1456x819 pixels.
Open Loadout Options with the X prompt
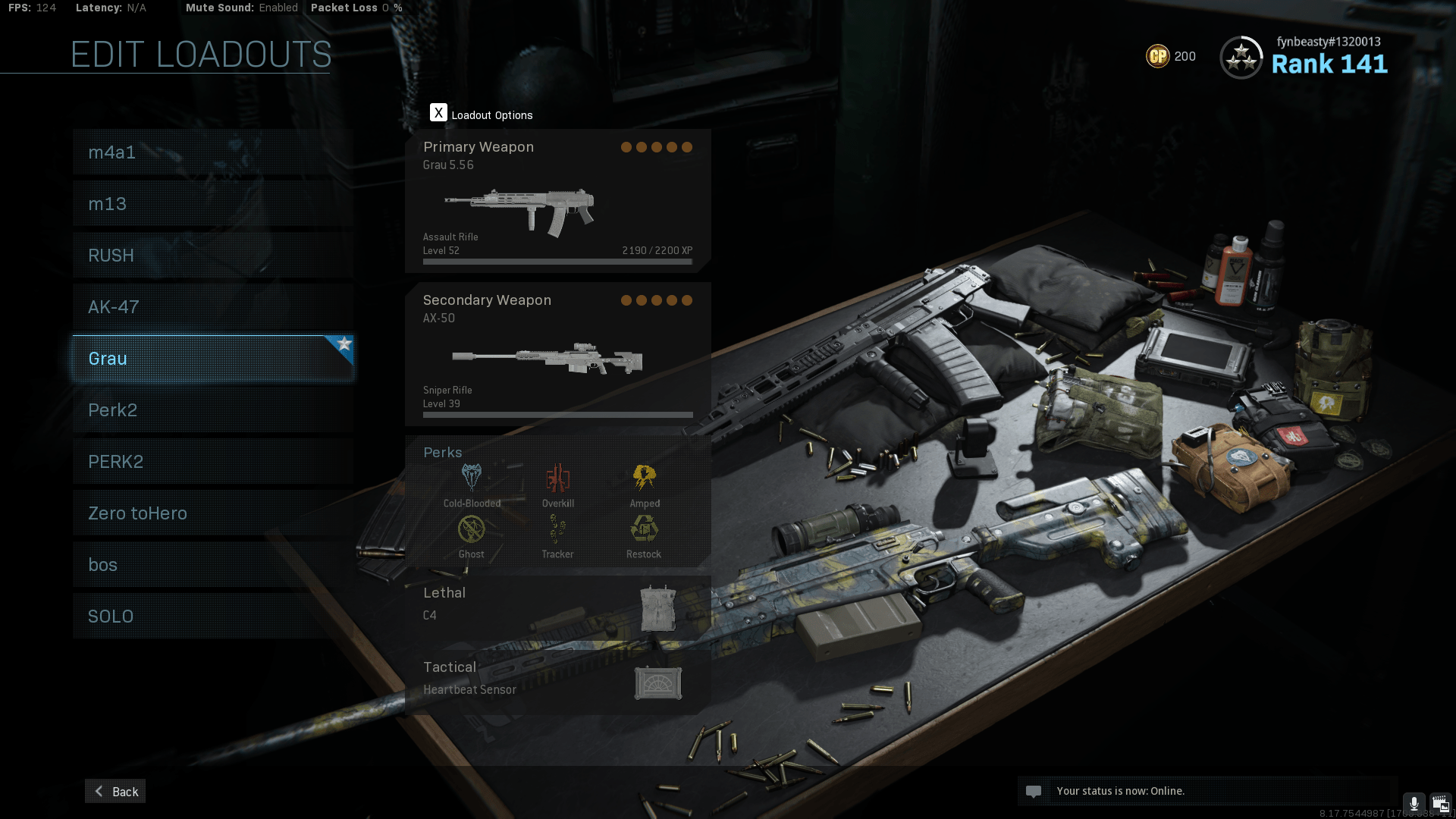[438, 112]
